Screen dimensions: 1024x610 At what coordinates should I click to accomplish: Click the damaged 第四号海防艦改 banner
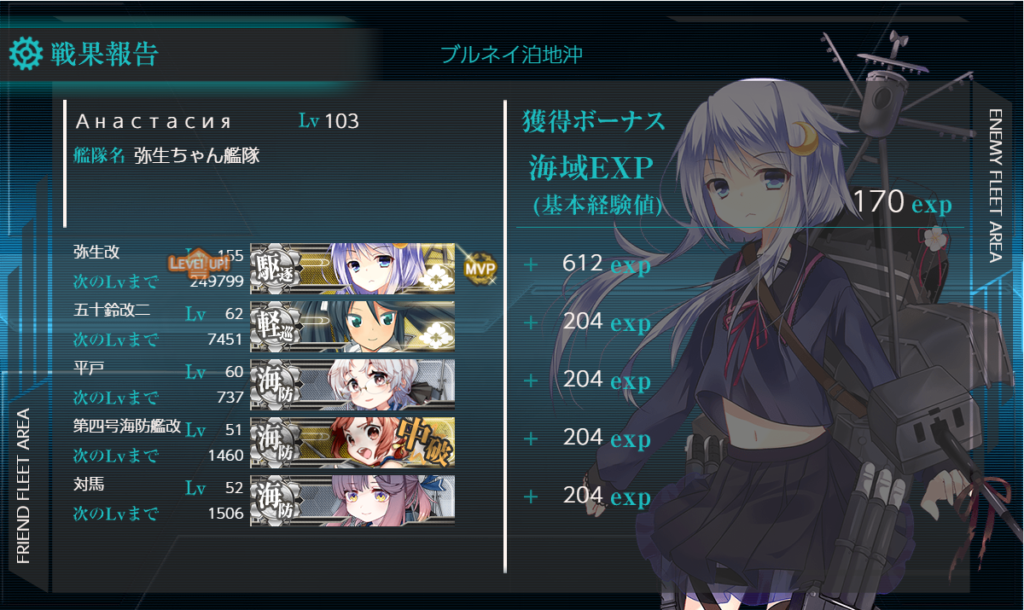(352, 440)
